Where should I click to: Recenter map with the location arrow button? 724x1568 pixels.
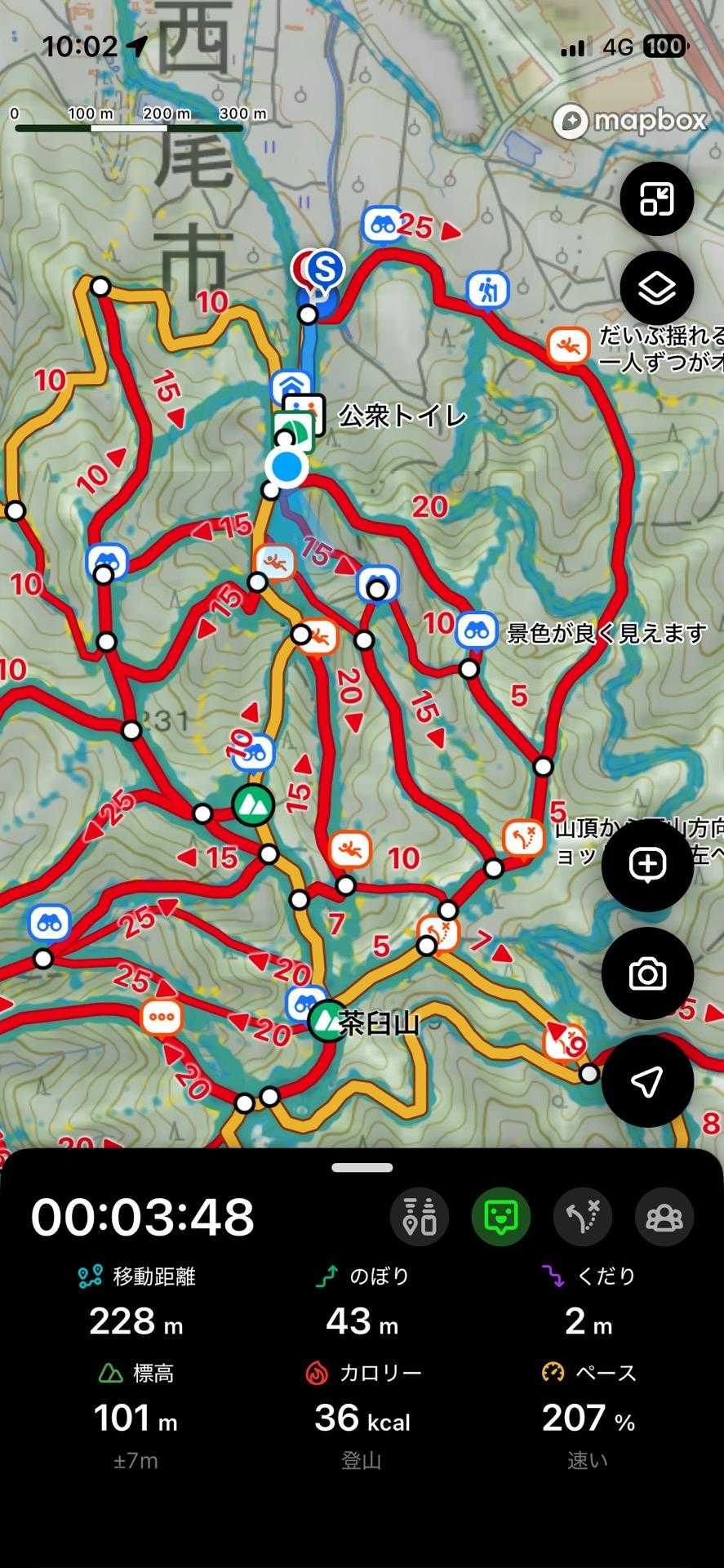point(647,1081)
